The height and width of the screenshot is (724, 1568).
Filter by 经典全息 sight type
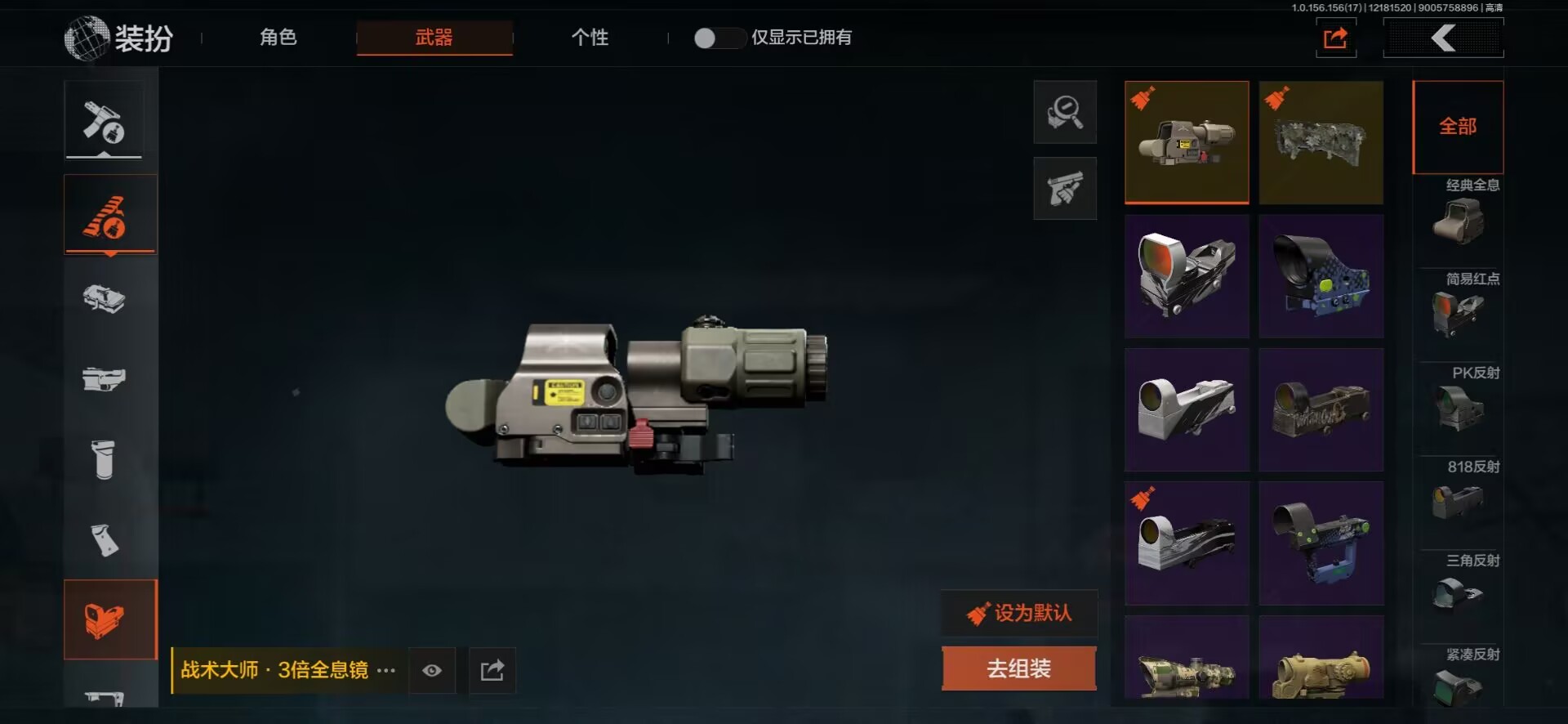tap(1459, 214)
